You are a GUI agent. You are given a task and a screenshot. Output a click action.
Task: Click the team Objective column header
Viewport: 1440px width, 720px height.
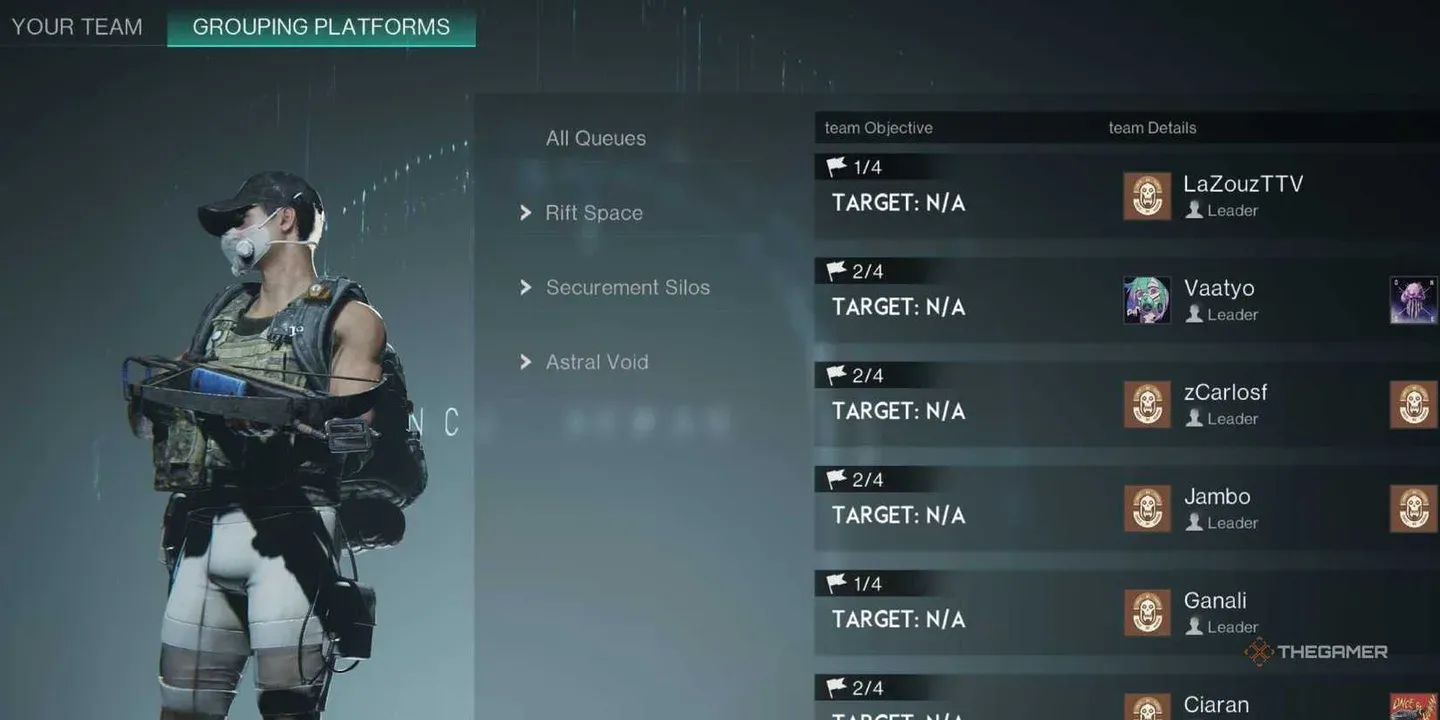point(877,127)
